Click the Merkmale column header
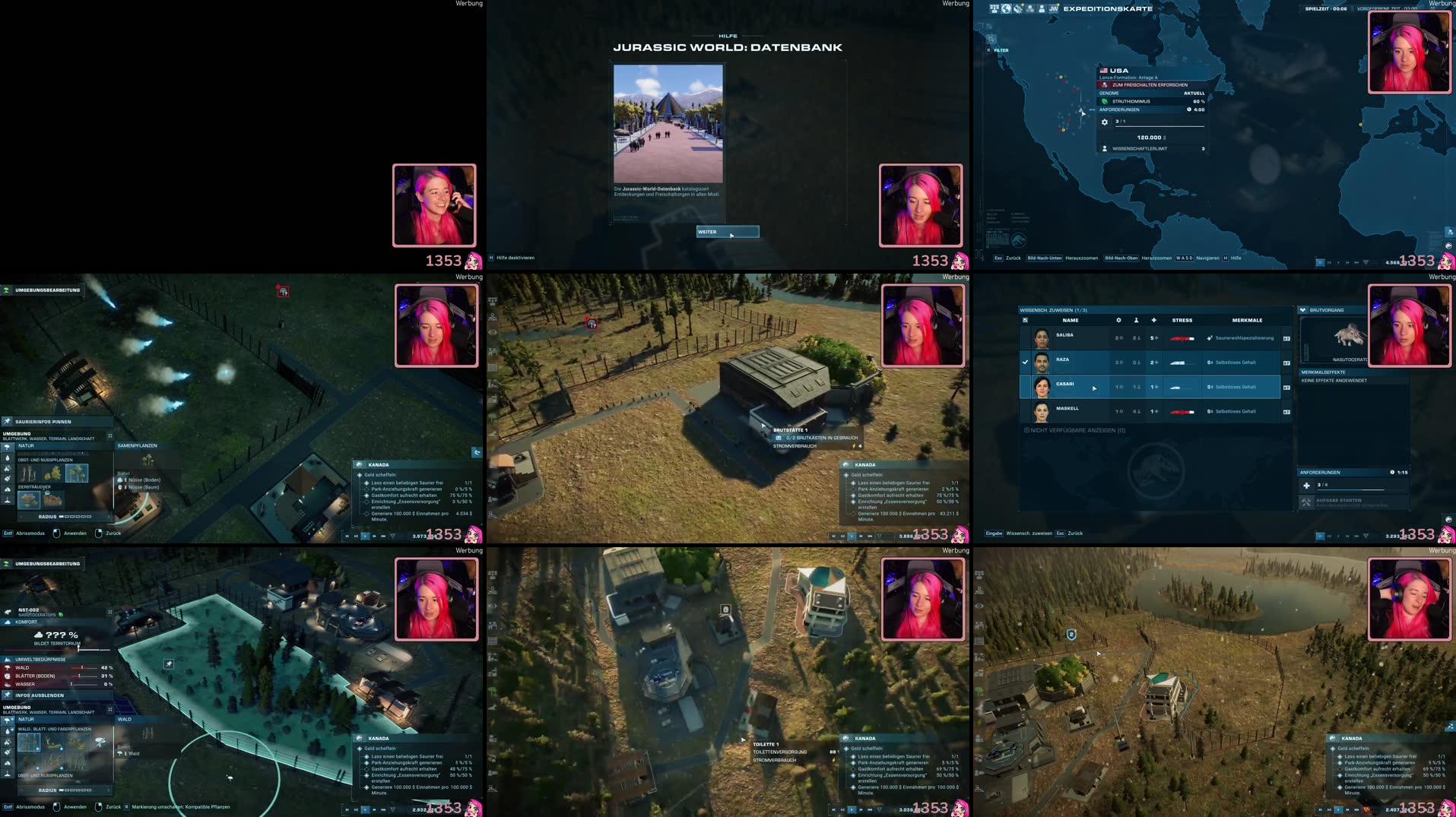1456x817 pixels. (1247, 321)
